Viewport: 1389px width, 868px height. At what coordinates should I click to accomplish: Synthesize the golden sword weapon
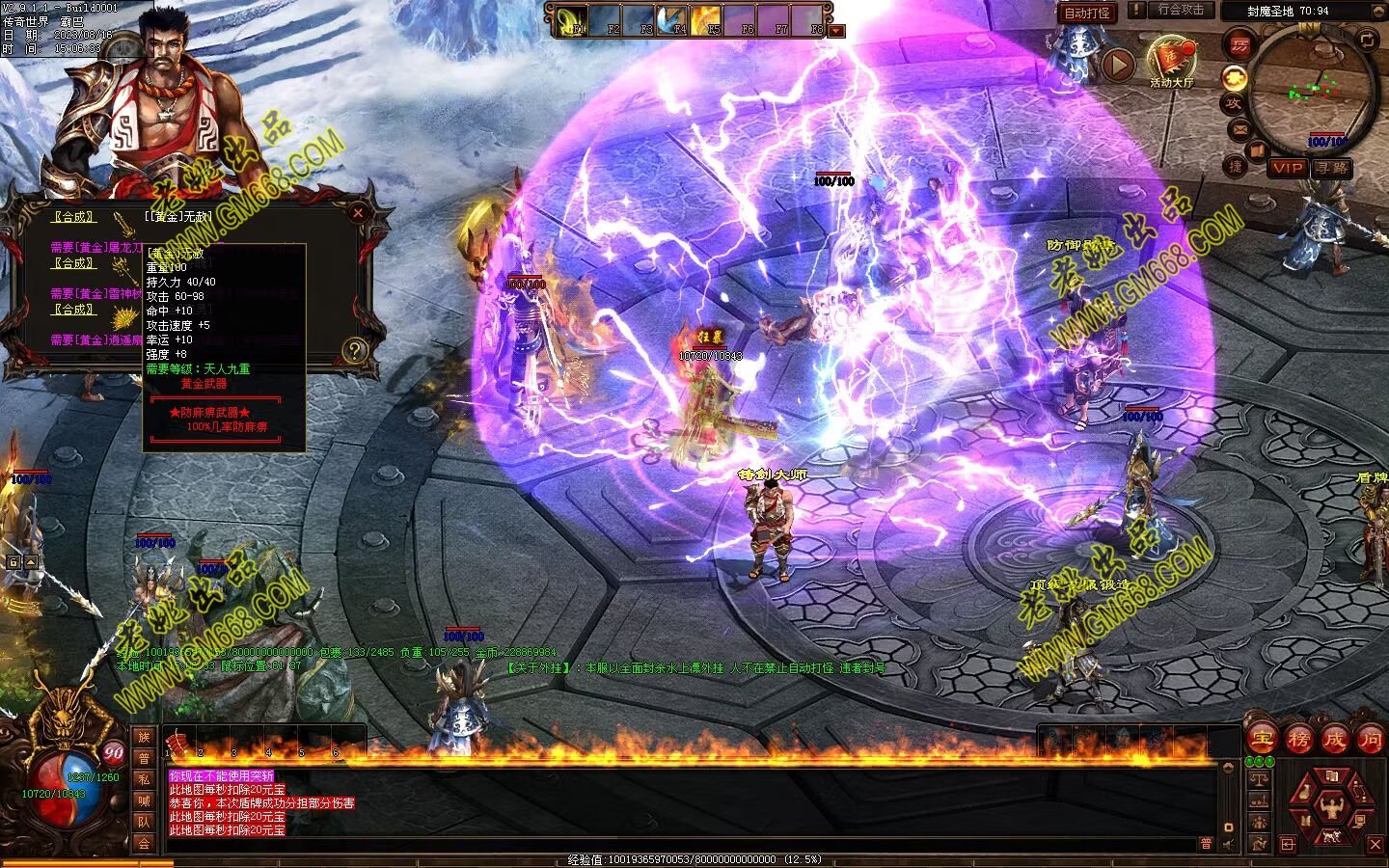click(x=73, y=217)
